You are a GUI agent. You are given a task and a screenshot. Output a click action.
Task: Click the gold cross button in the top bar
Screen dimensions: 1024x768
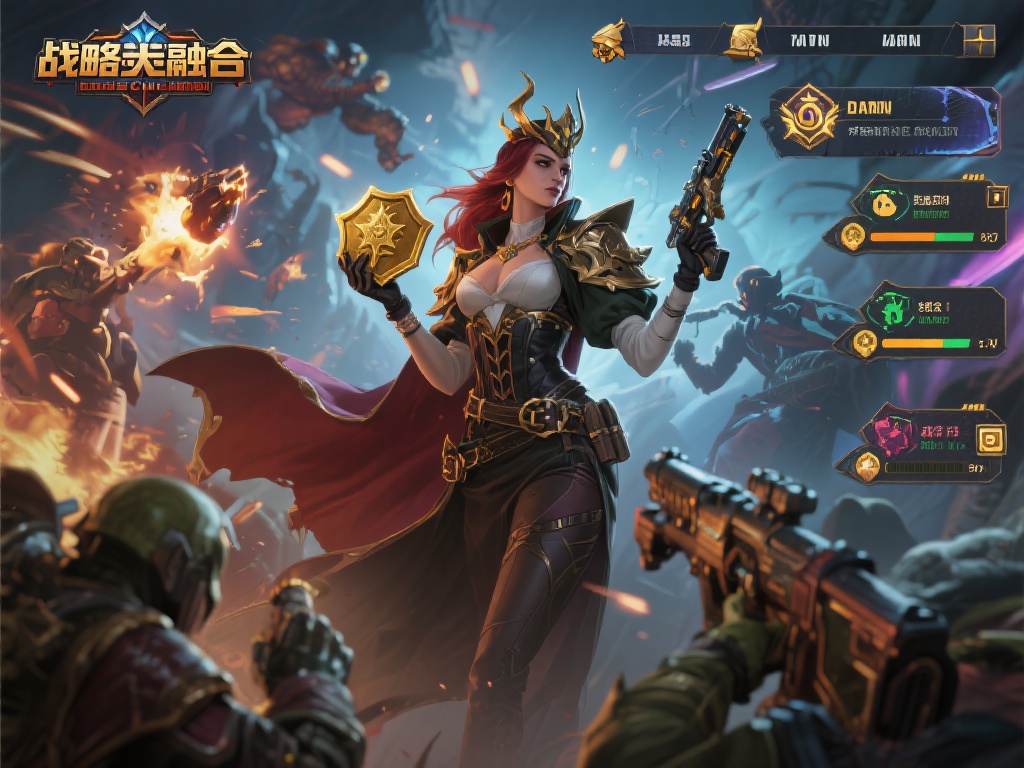979,41
